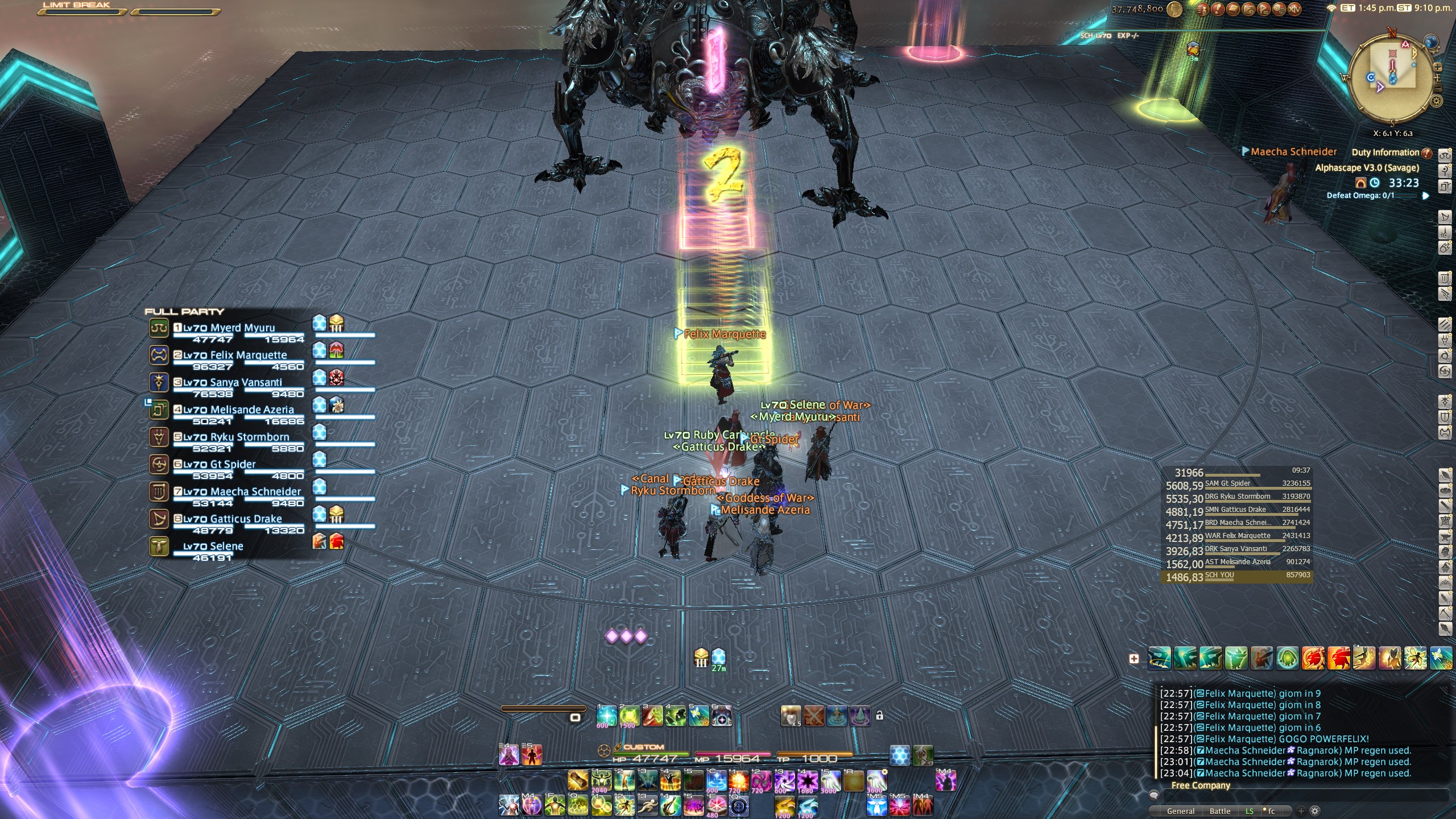Select Felix Marquette in the party list
The image size is (1456, 819).
click(248, 355)
